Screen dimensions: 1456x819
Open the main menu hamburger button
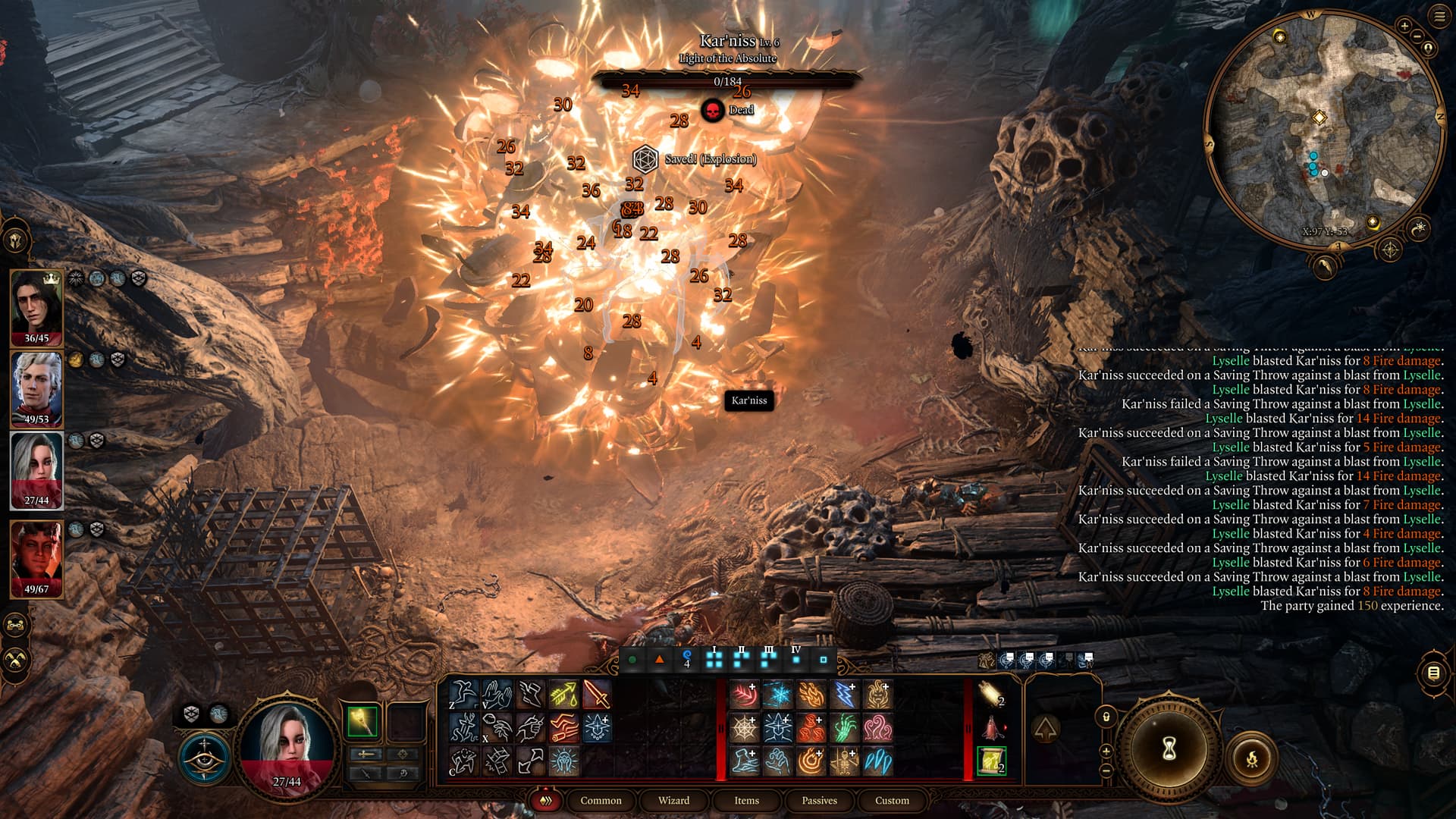pos(1439,17)
